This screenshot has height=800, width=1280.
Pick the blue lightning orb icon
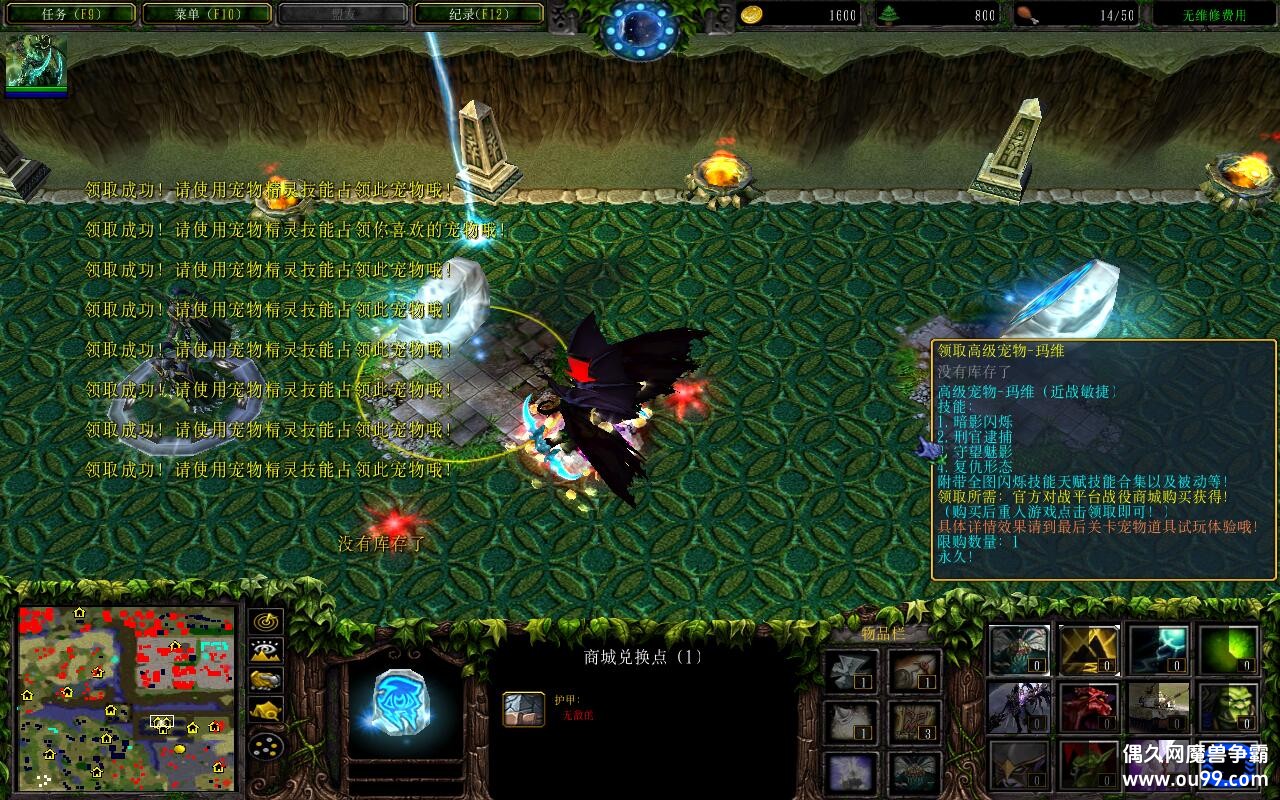(1159, 650)
